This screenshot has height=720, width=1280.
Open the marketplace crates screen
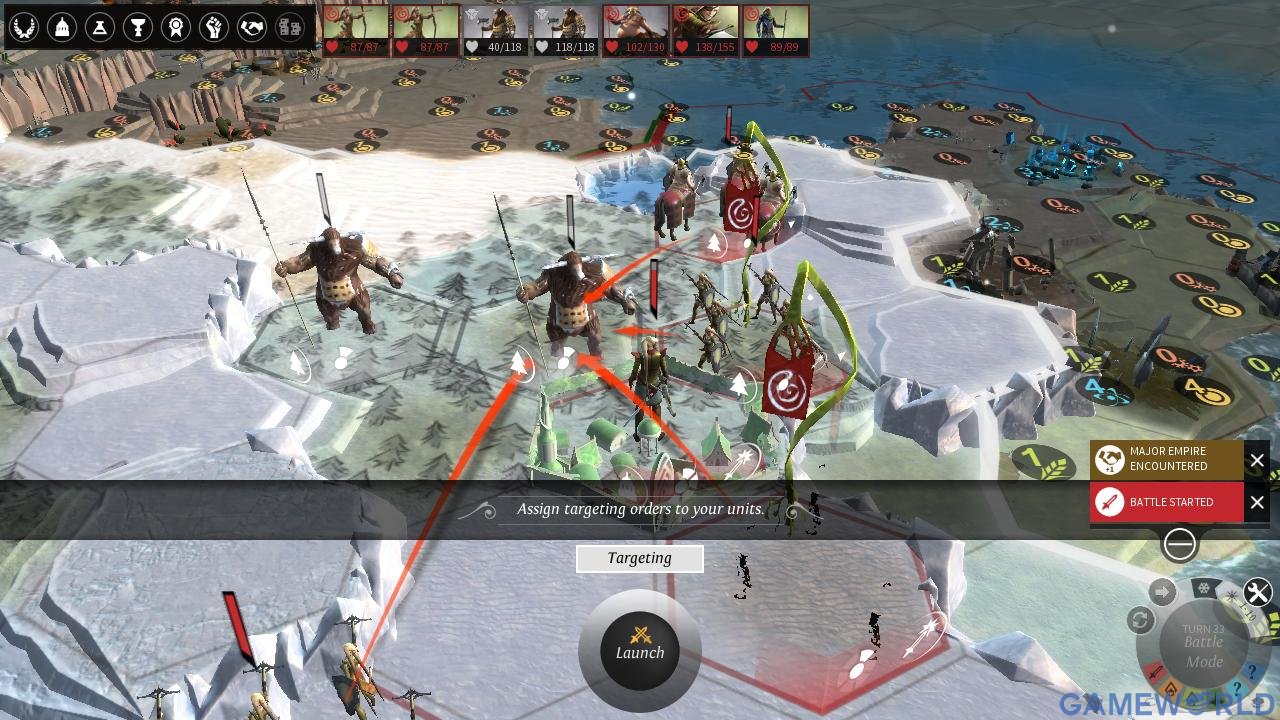coord(290,27)
